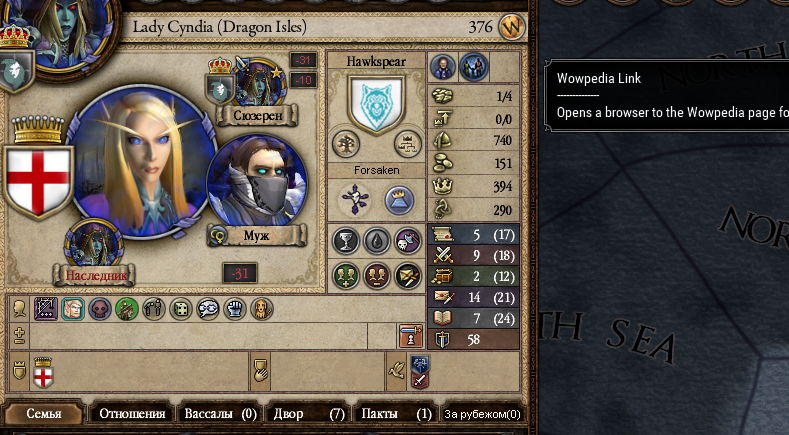
Task: Open the family tree icon
Action: tap(346, 143)
